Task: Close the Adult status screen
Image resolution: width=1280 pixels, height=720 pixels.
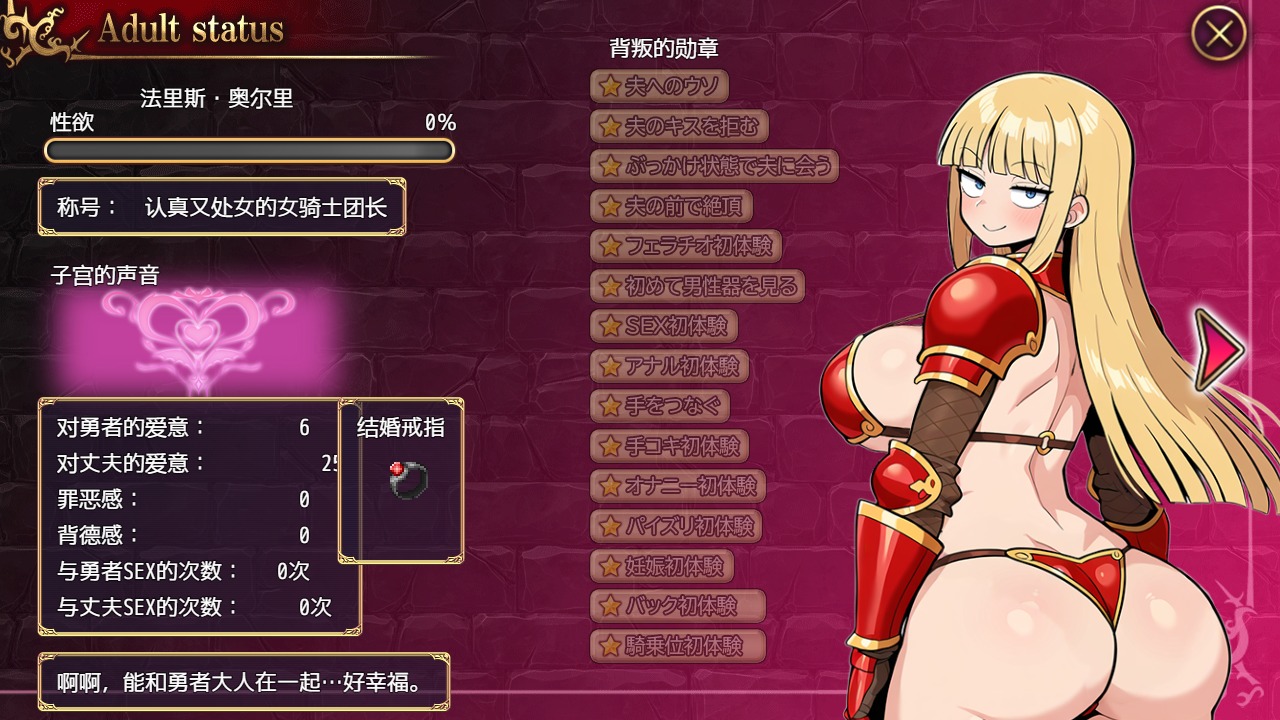Action: (x=1218, y=34)
